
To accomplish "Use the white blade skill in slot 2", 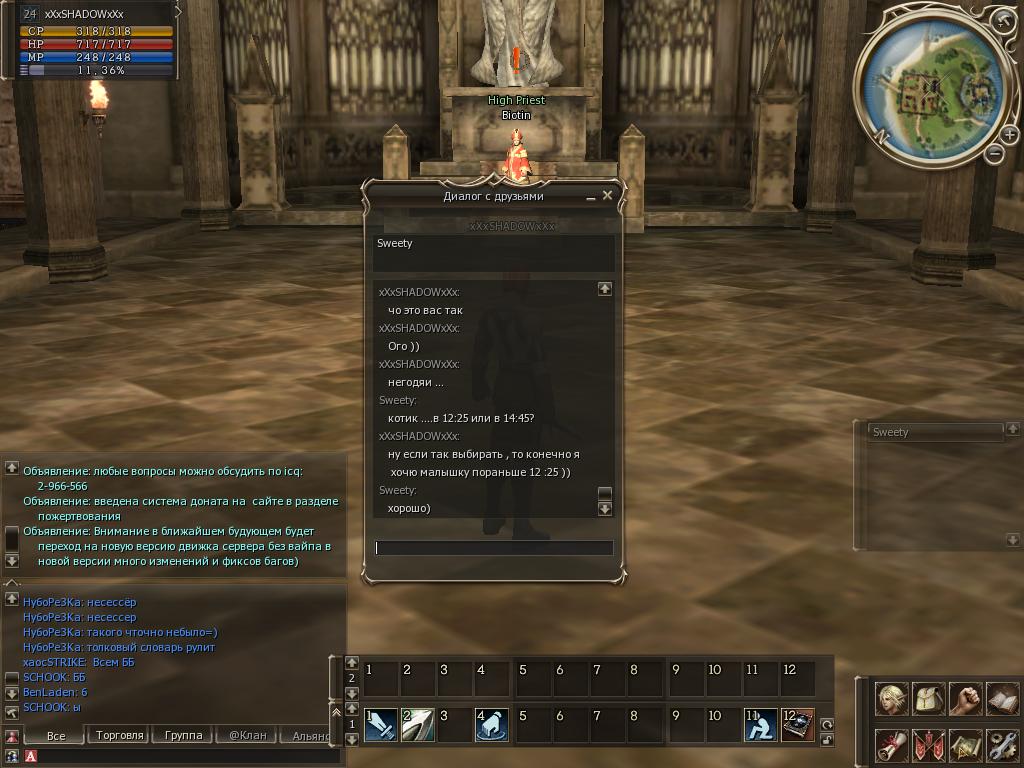I will coord(418,724).
